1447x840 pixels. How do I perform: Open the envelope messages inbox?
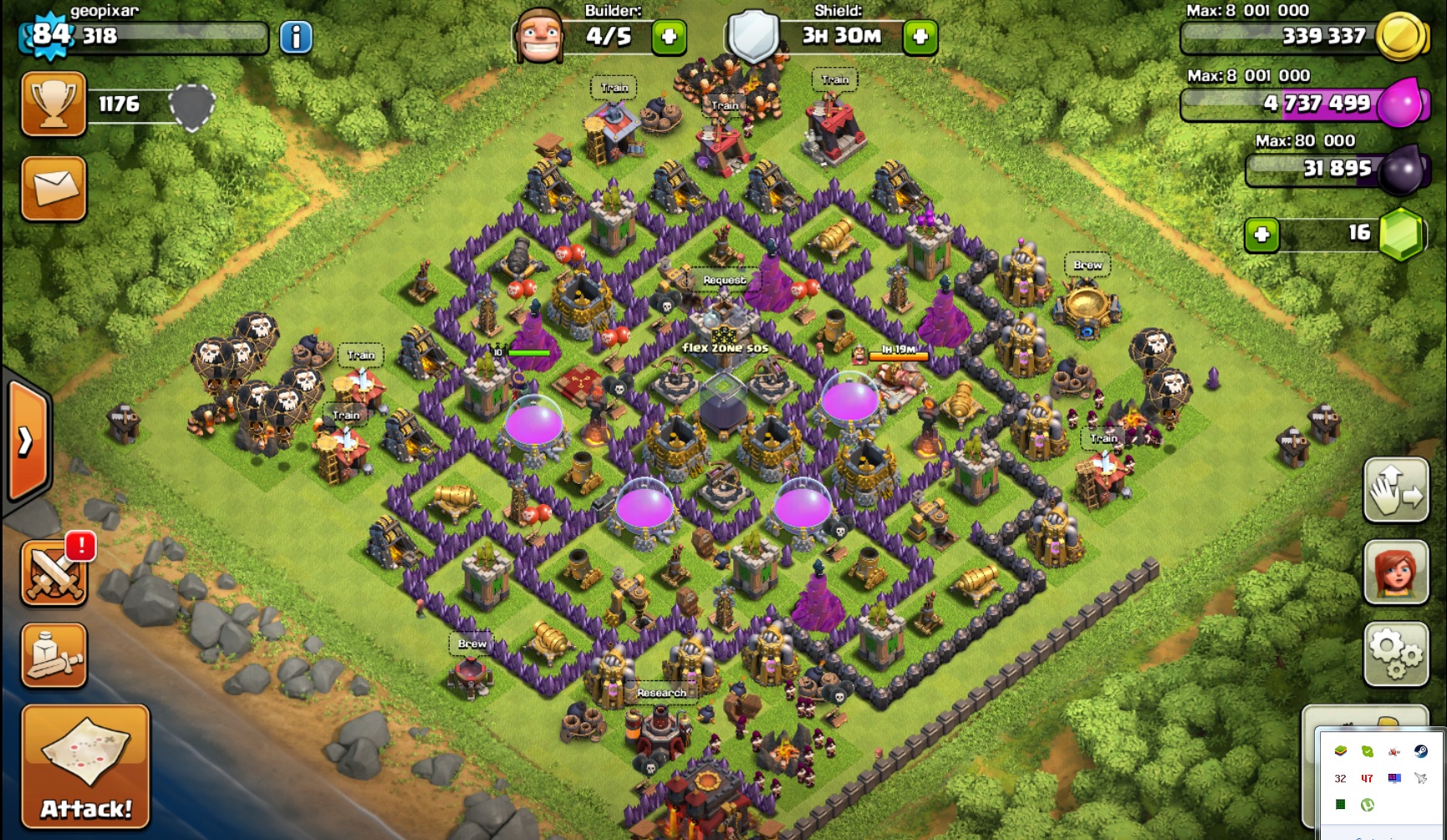pos(53,188)
